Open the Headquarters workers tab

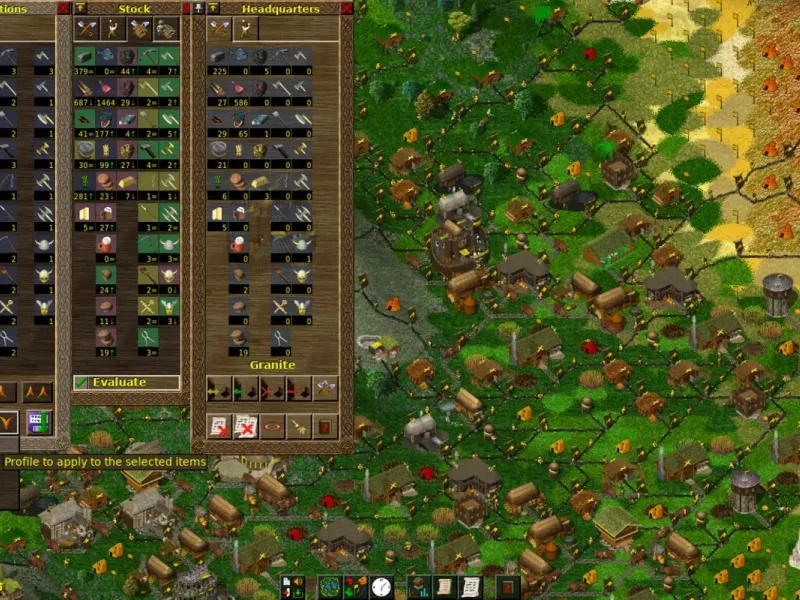pos(246,29)
